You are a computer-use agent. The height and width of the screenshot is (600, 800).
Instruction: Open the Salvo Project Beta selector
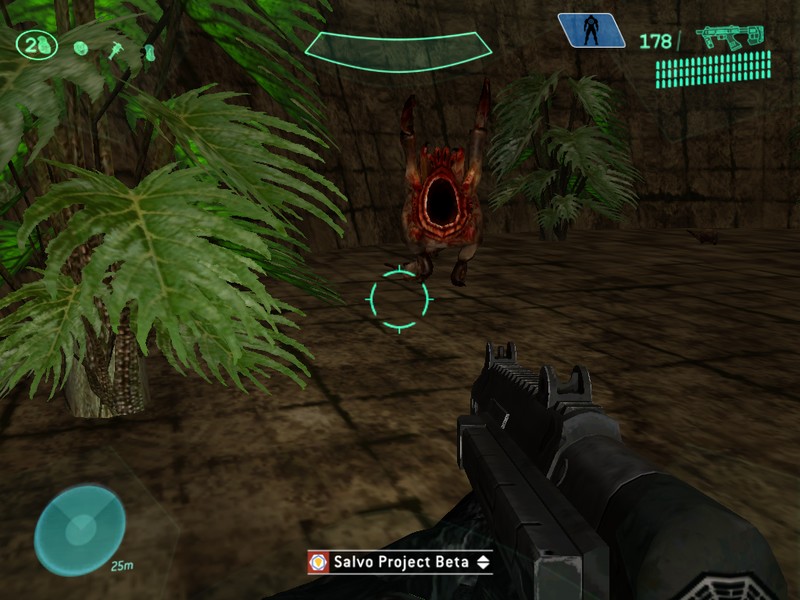[x=399, y=562]
